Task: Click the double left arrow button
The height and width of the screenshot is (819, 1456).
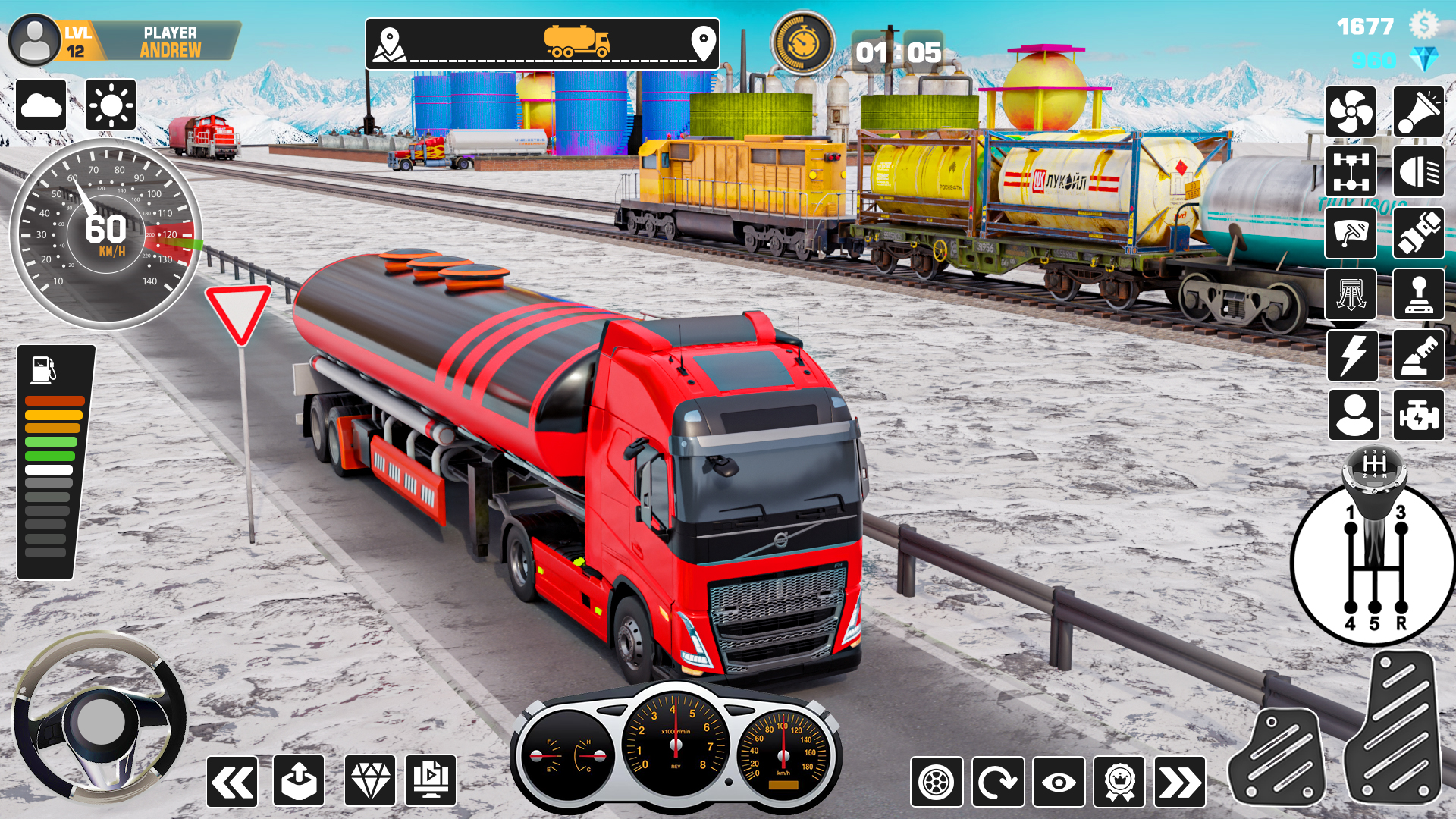Action: coord(232,781)
